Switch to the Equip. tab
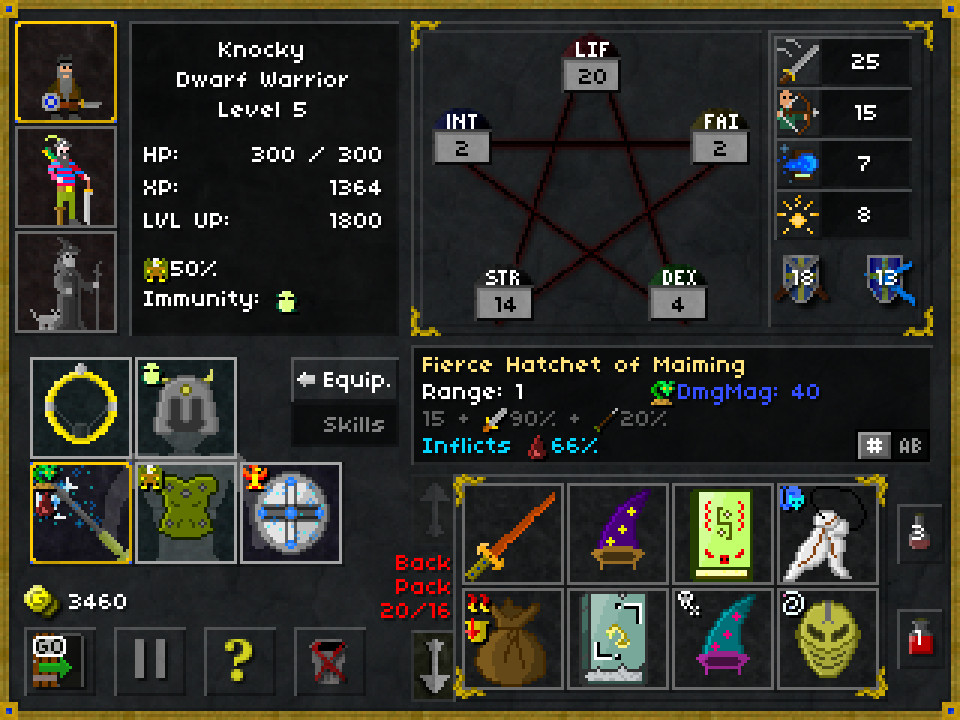The height and width of the screenshot is (720, 960). click(x=344, y=380)
